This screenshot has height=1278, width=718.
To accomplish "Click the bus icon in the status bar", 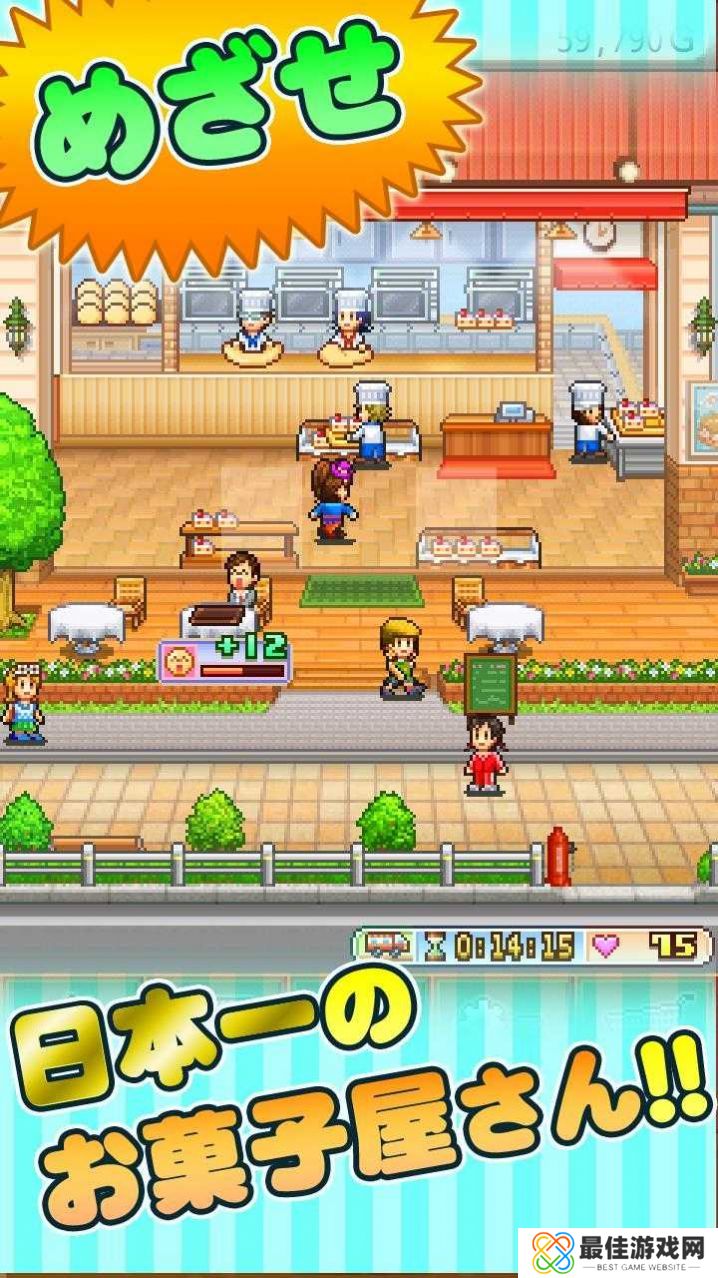I will [x=385, y=945].
